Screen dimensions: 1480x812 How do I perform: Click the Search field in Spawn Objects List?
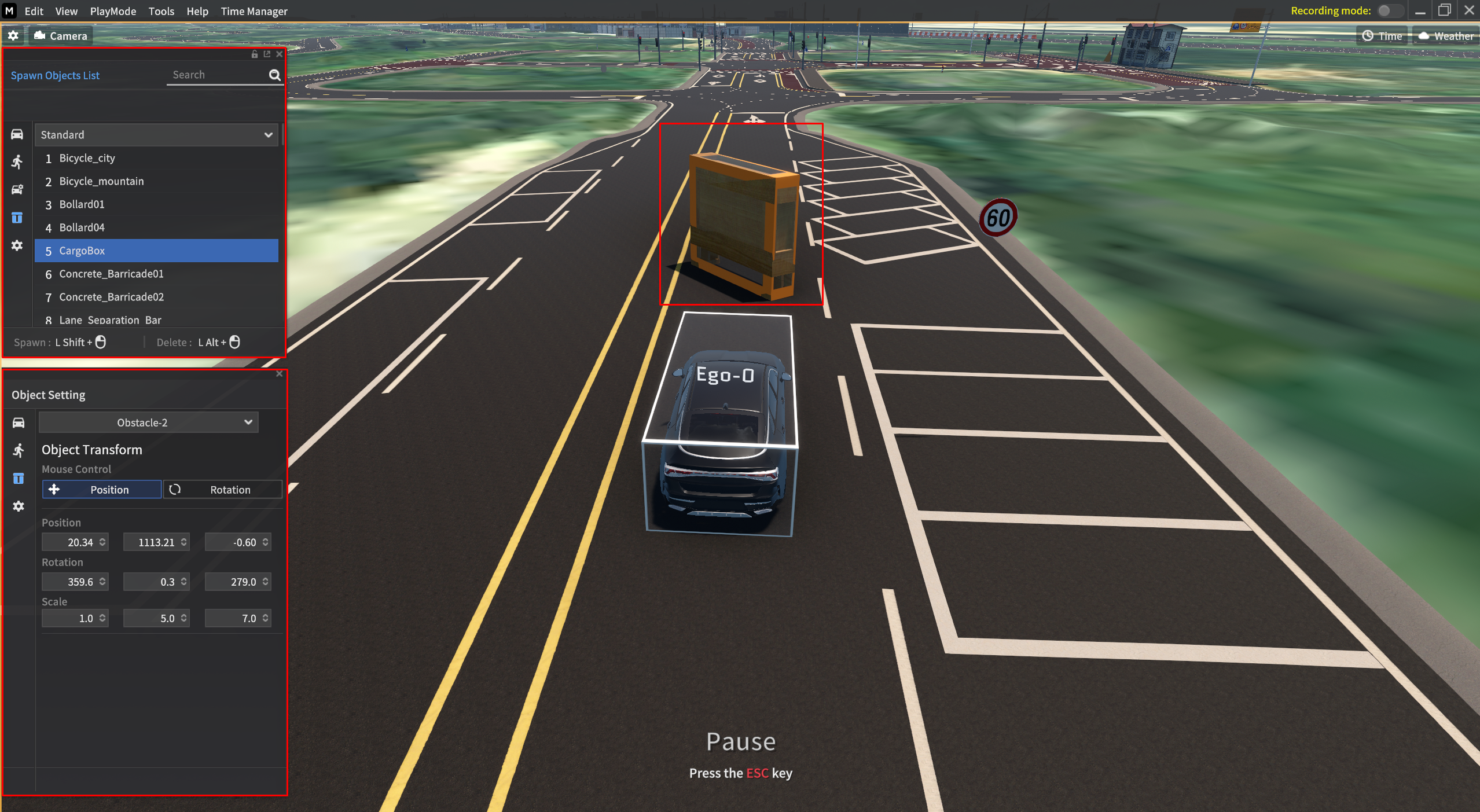click(218, 75)
